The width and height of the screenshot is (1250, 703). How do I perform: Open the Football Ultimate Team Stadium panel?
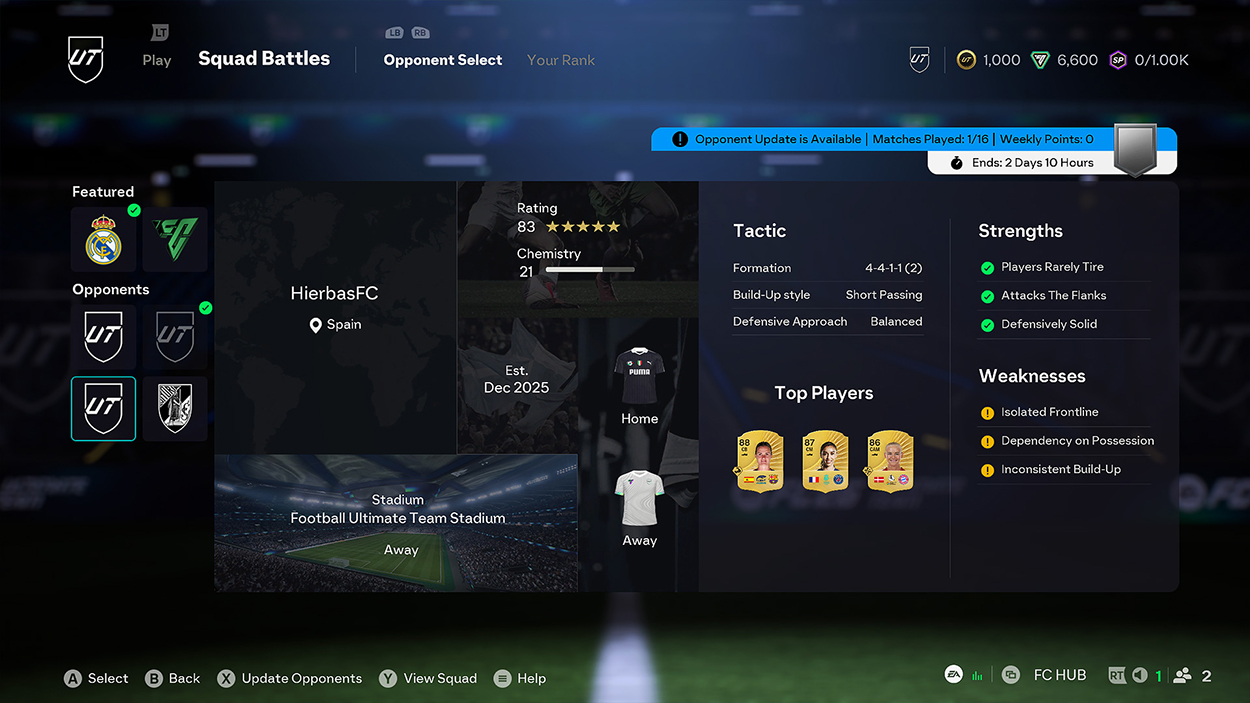pyautogui.click(x=396, y=523)
